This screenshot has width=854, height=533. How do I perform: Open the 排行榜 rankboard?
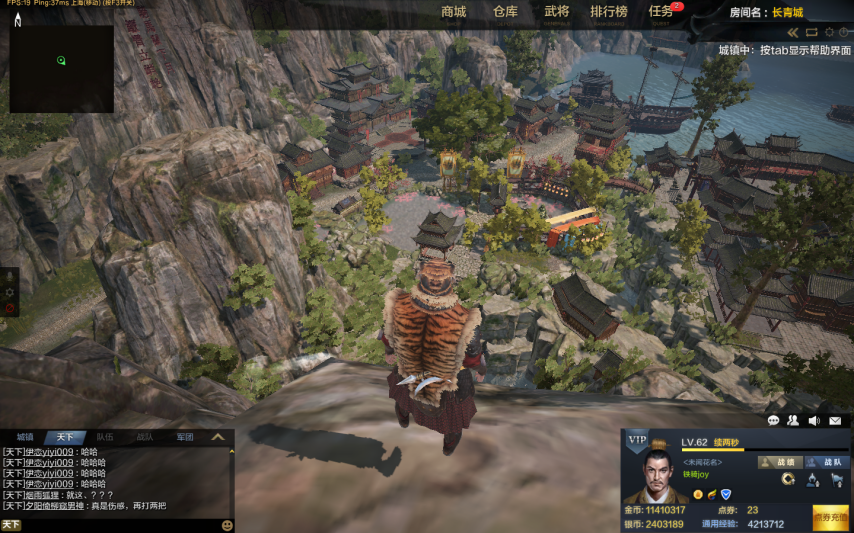pyautogui.click(x=609, y=12)
